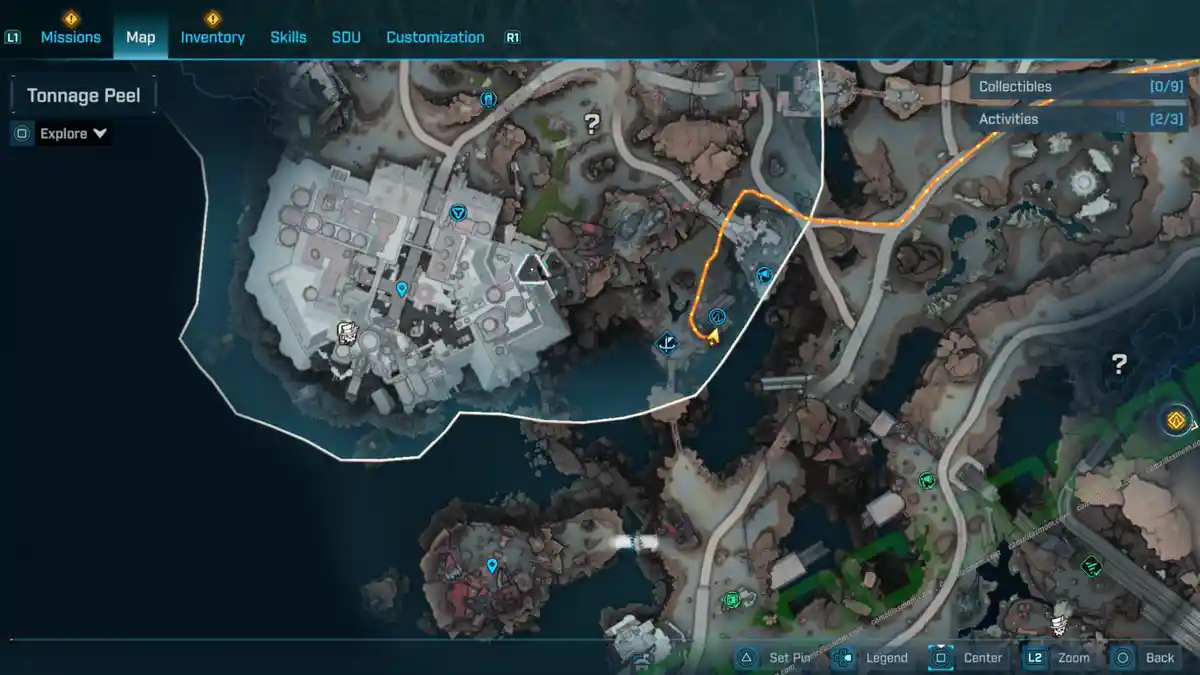1200x675 pixels.
Task: Switch to the Missions tab
Action: point(70,37)
